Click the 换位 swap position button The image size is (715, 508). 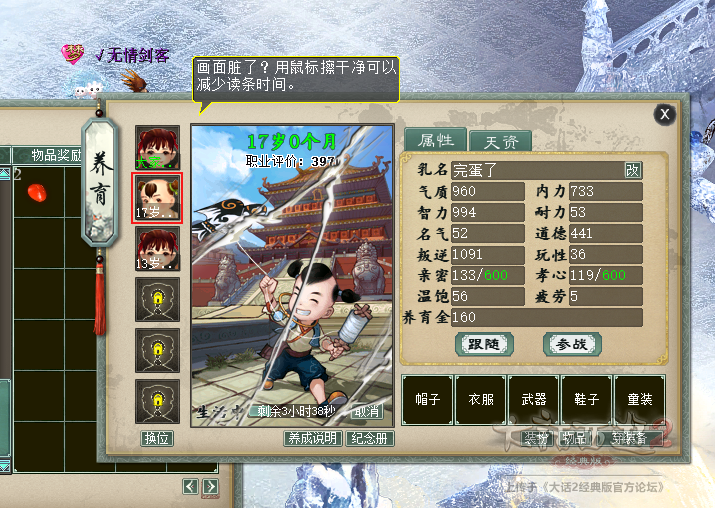(x=157, y=438)
